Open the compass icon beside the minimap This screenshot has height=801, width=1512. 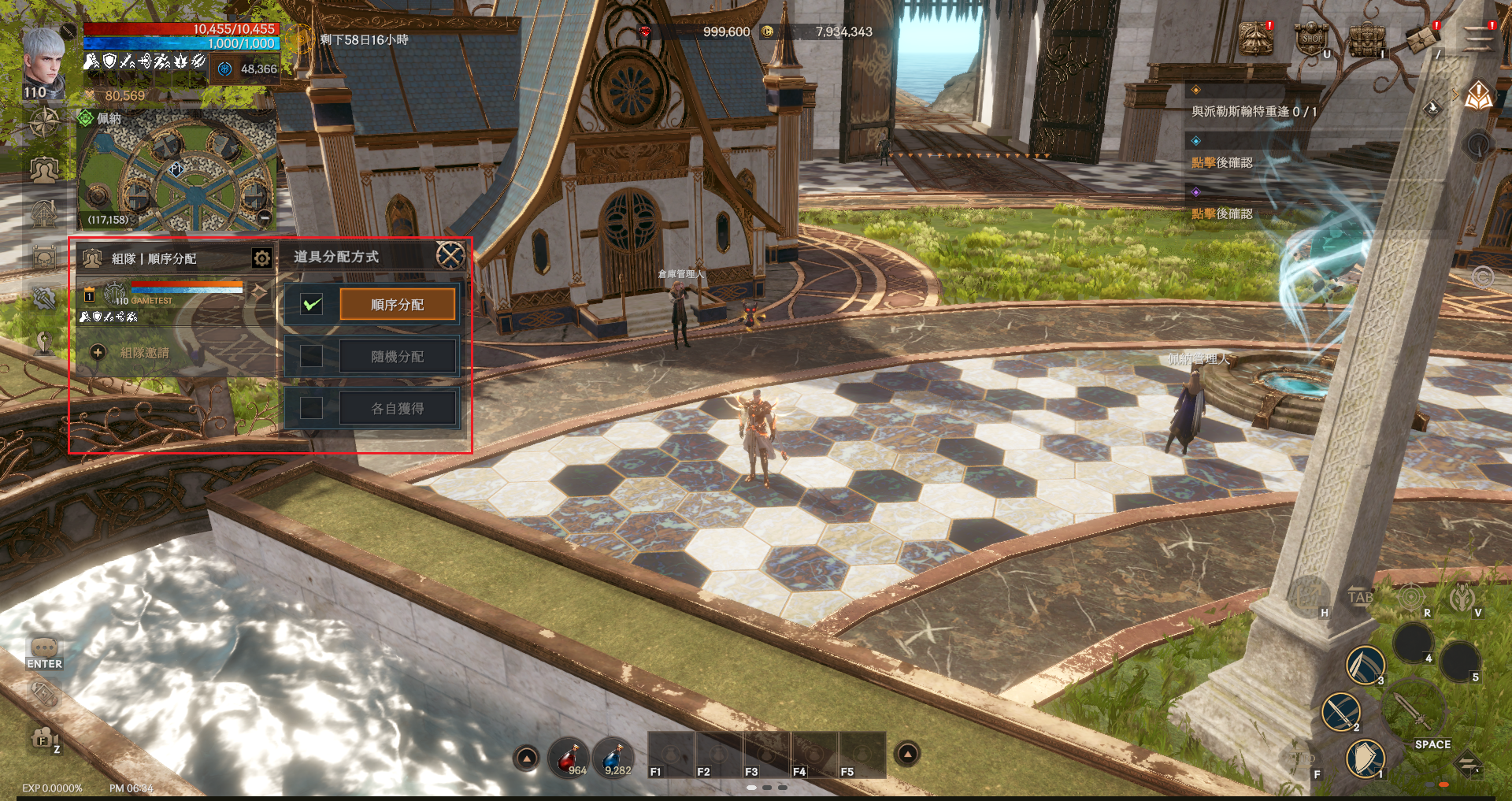click(x=44, y=124)
